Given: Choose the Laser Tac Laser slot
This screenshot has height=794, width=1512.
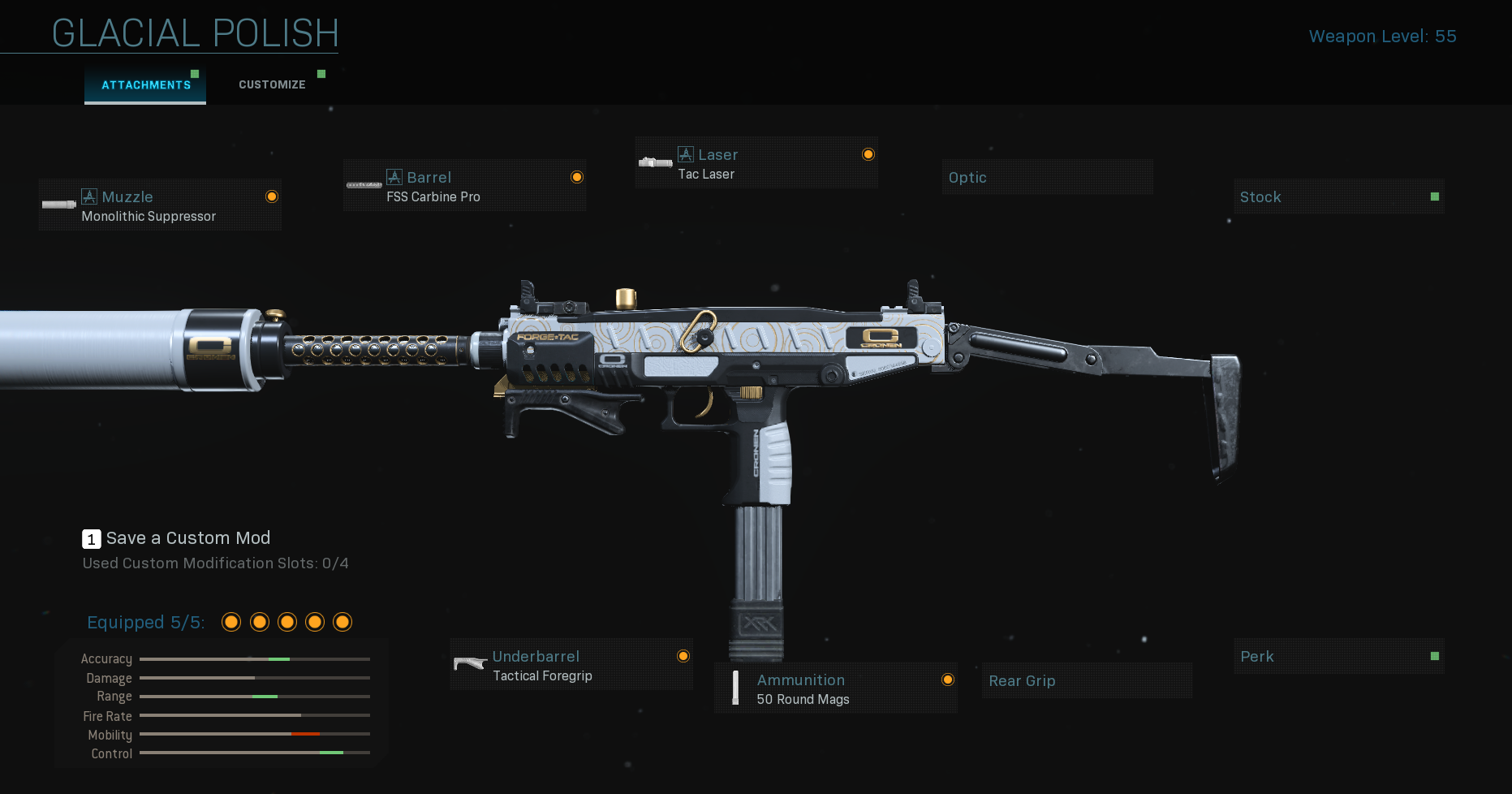Looking at the screenshot, I should pos(756,163).
